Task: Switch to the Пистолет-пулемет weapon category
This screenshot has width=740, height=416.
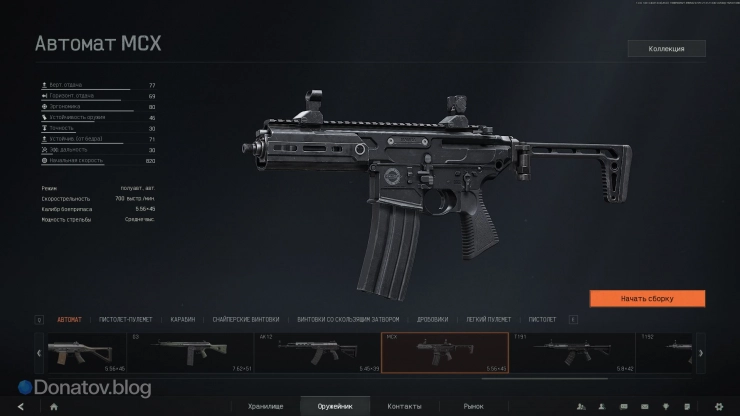Action: (x=127, y=320)
